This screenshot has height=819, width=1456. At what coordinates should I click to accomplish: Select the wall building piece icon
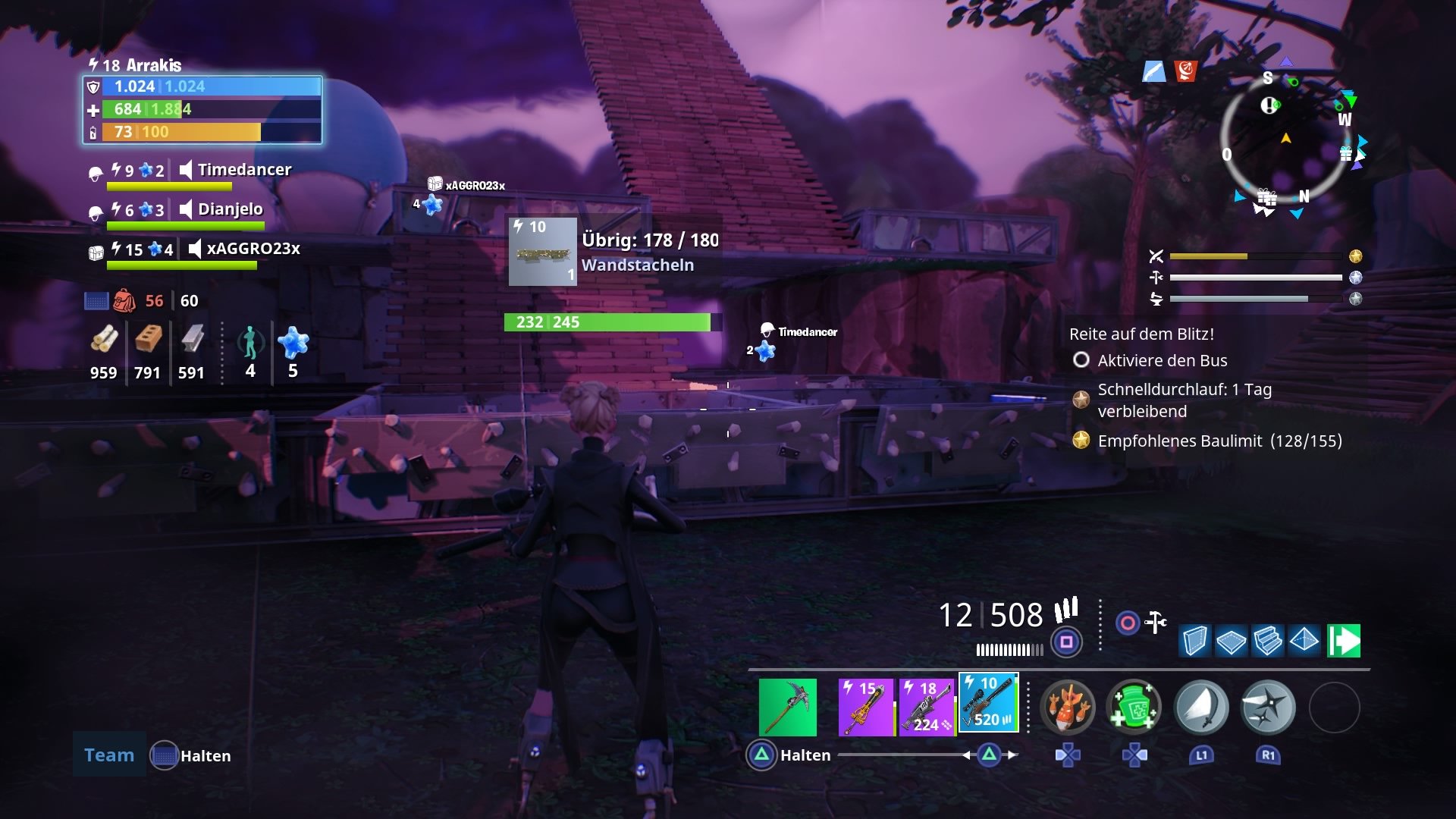1195,642
